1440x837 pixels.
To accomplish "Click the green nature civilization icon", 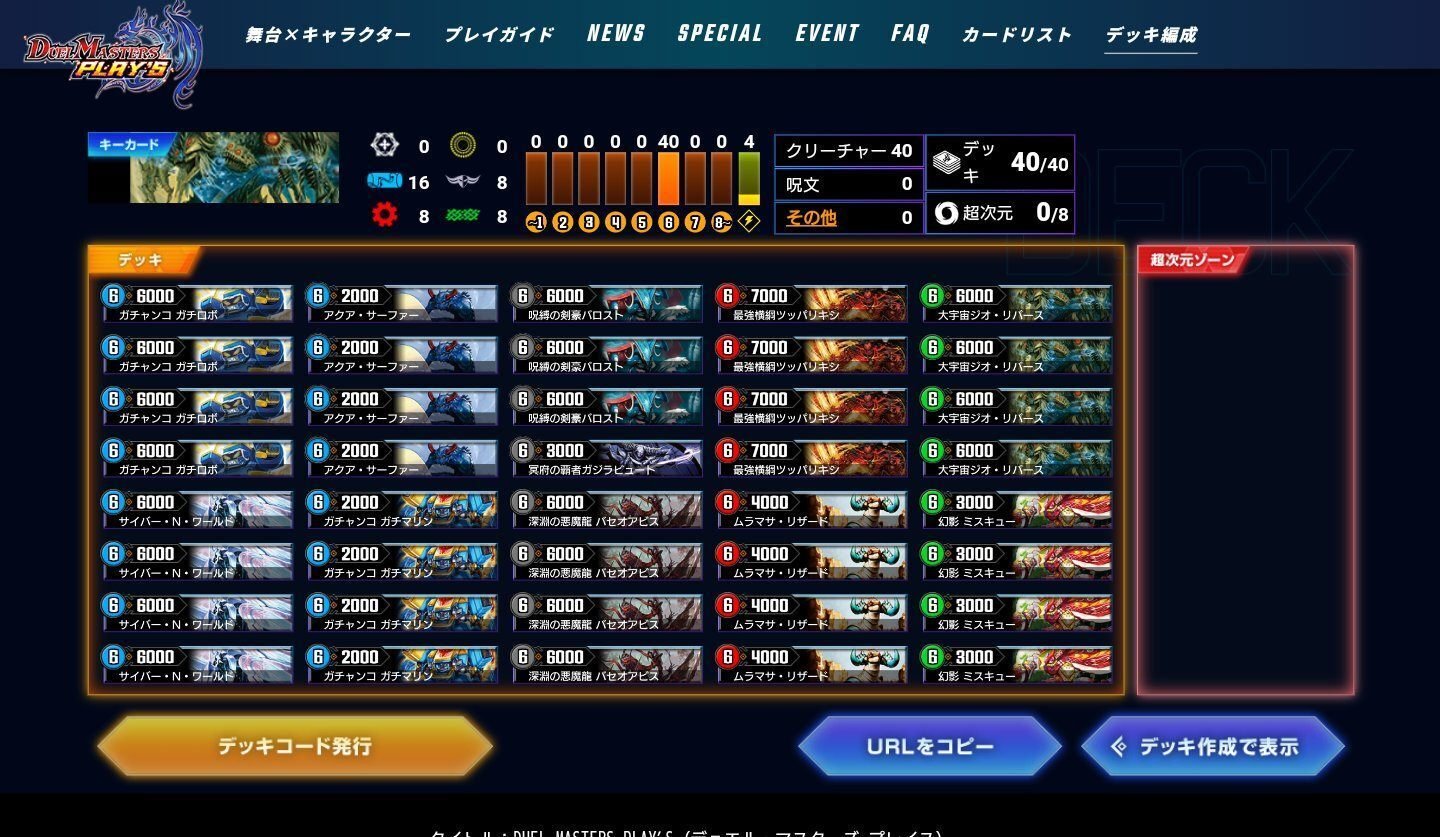I will point(462,214).
